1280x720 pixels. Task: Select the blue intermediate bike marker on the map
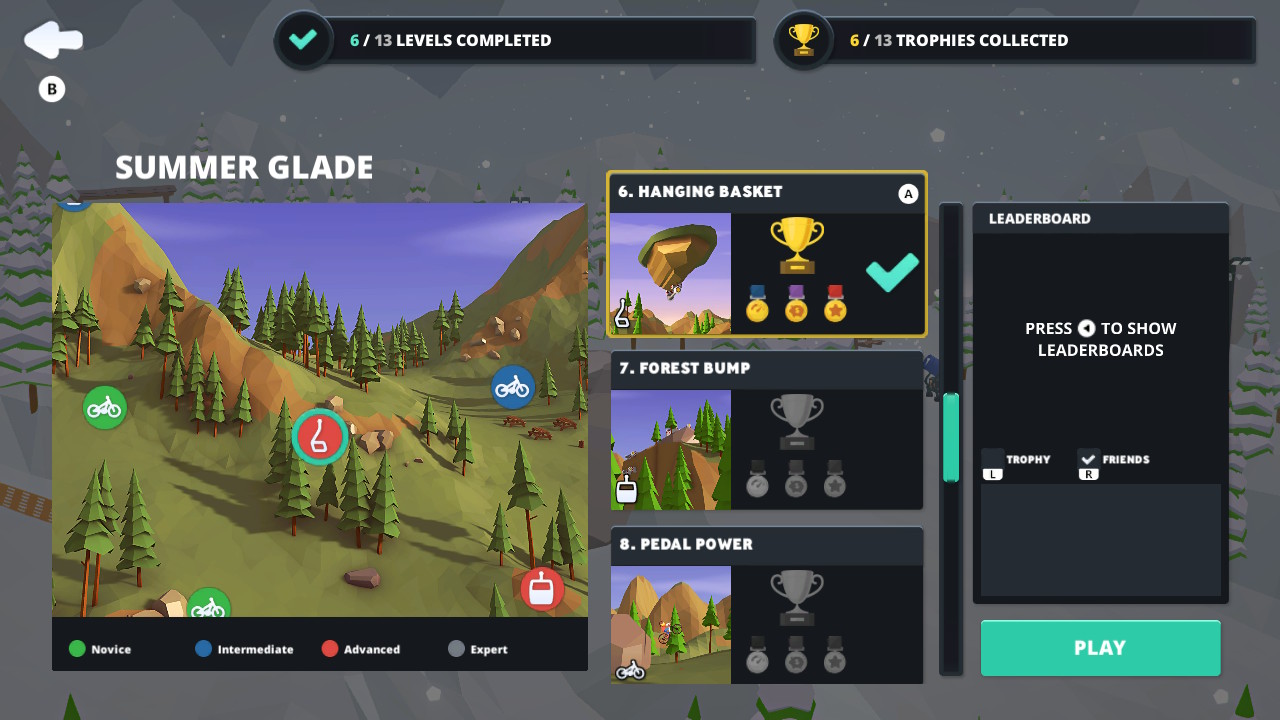(x=514, y=387)
